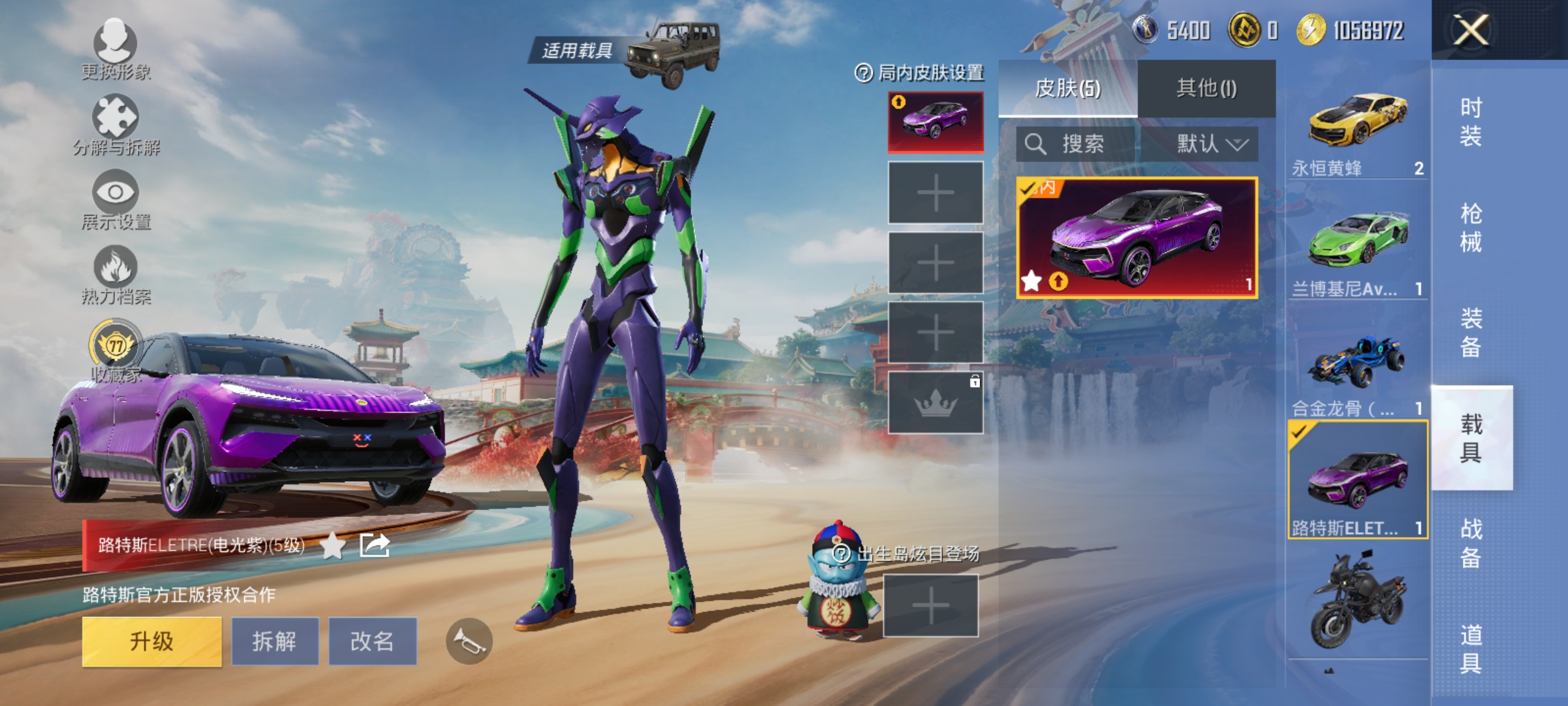
Task: Tap the horn icon button
Action: coord(469,641)
